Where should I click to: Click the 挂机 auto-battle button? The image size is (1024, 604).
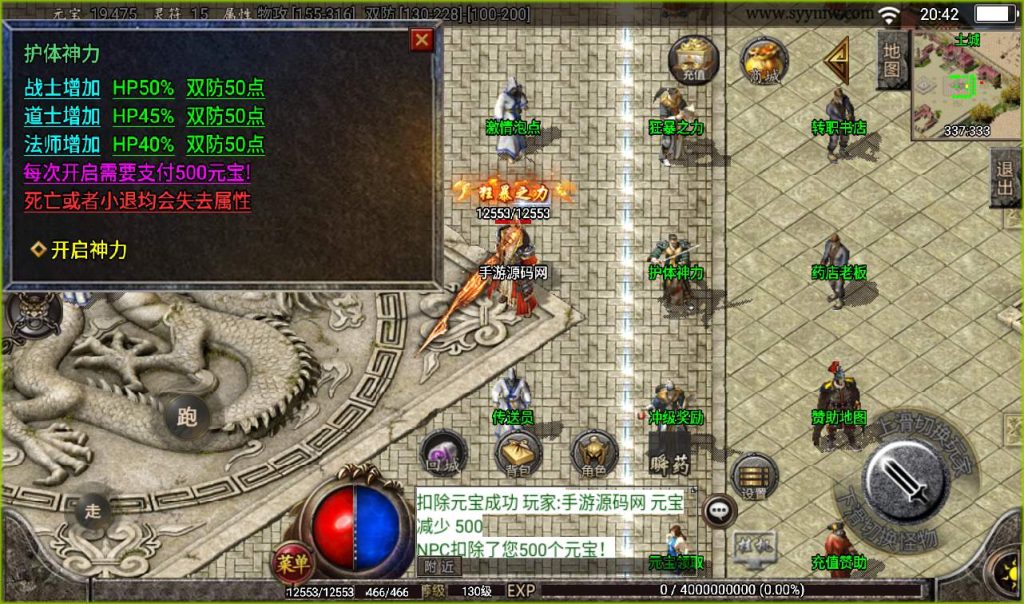[756, 546]
